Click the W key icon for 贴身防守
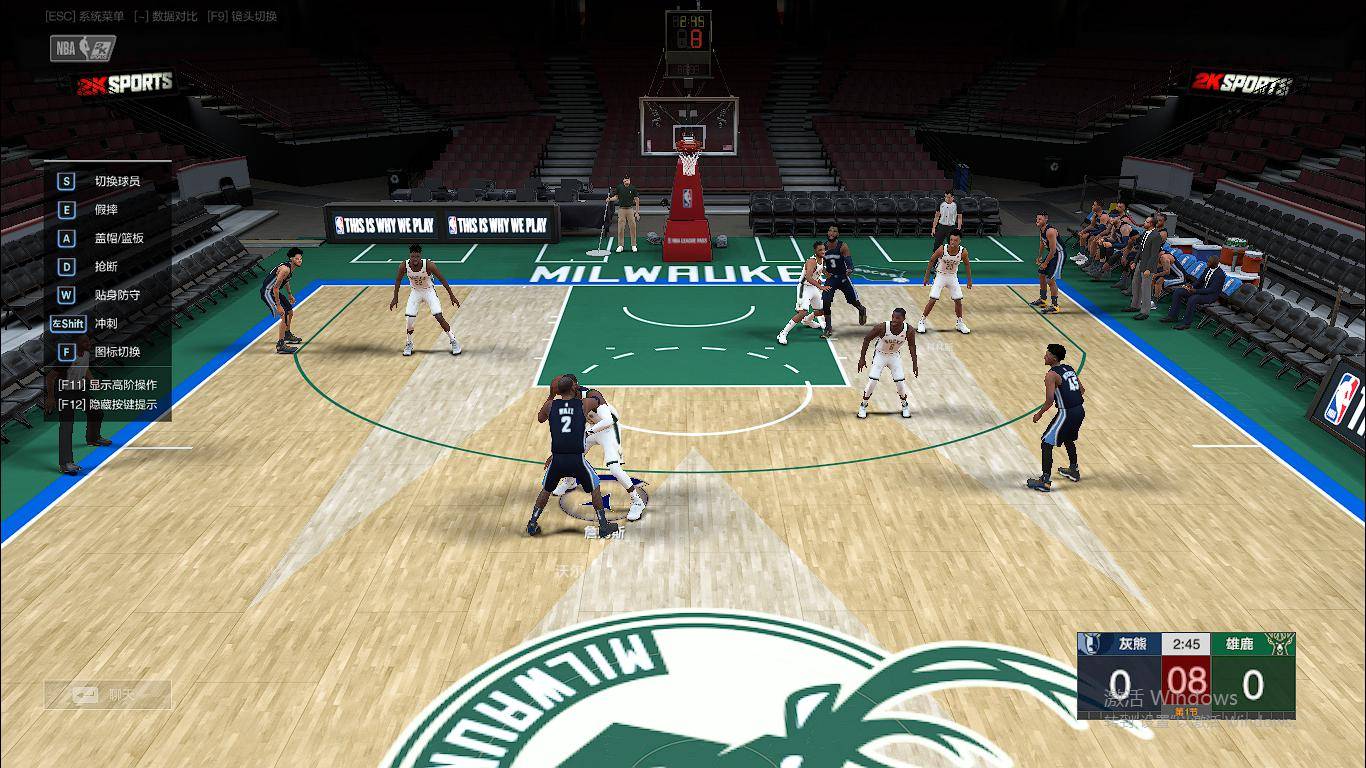Image resolution: width=1366 pixels, height=768 pixels. click(65, 295)
